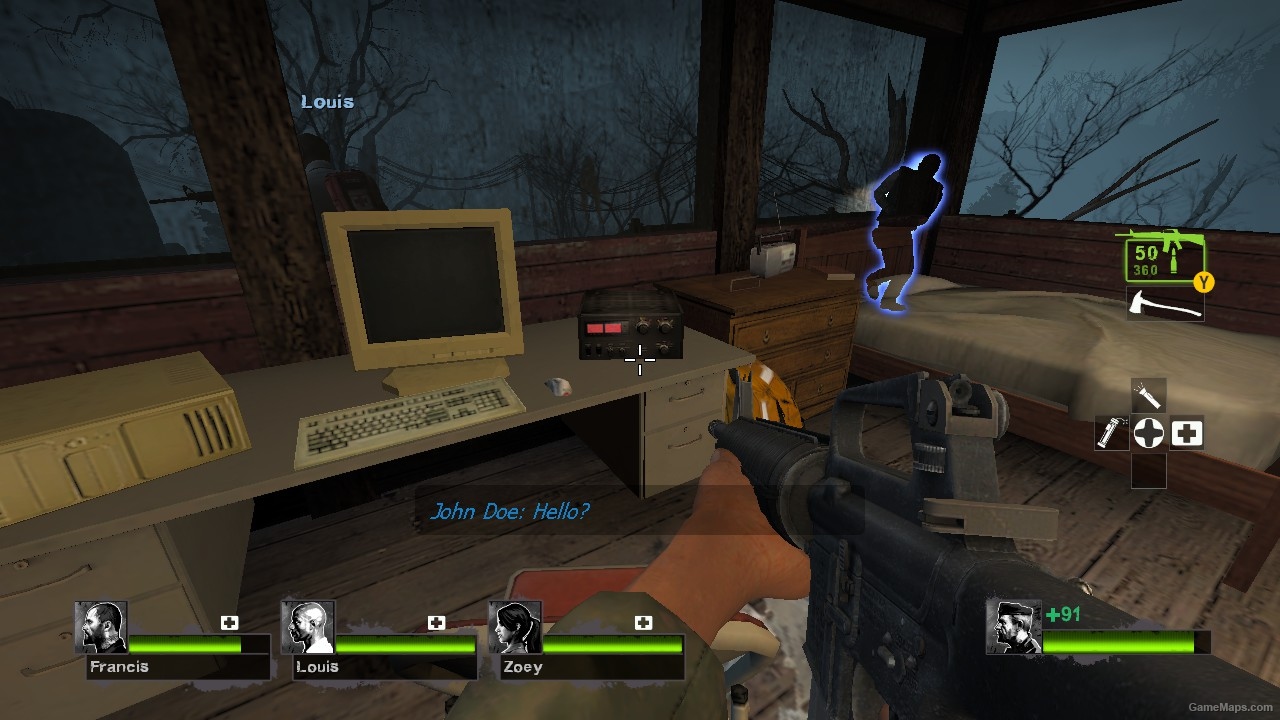Screen dimensions: 1280x720
Task: Click the flashlight icon in the HUD
Action: [1148, 396]
